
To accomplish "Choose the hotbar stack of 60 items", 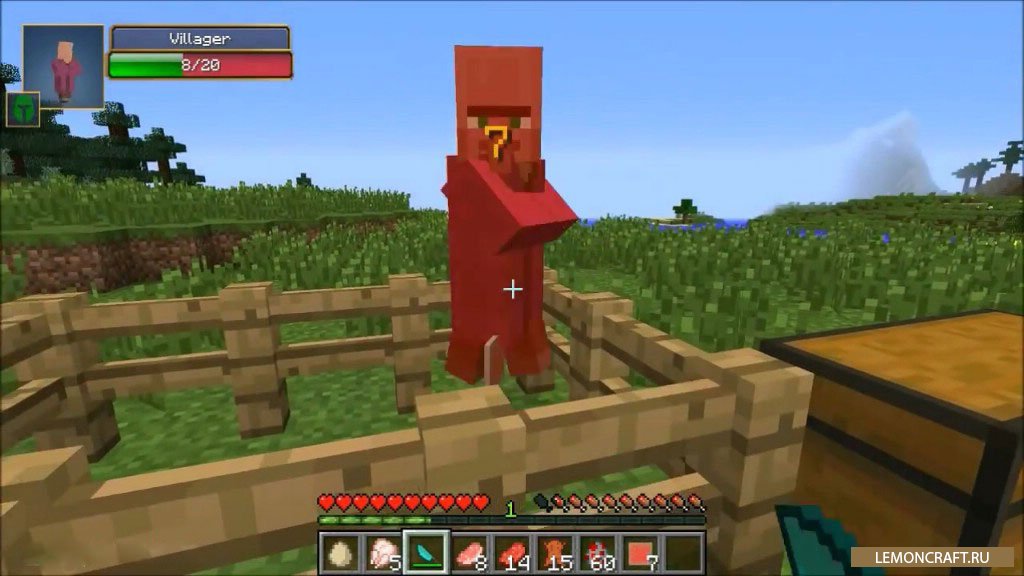I will [x=599, y=553].
